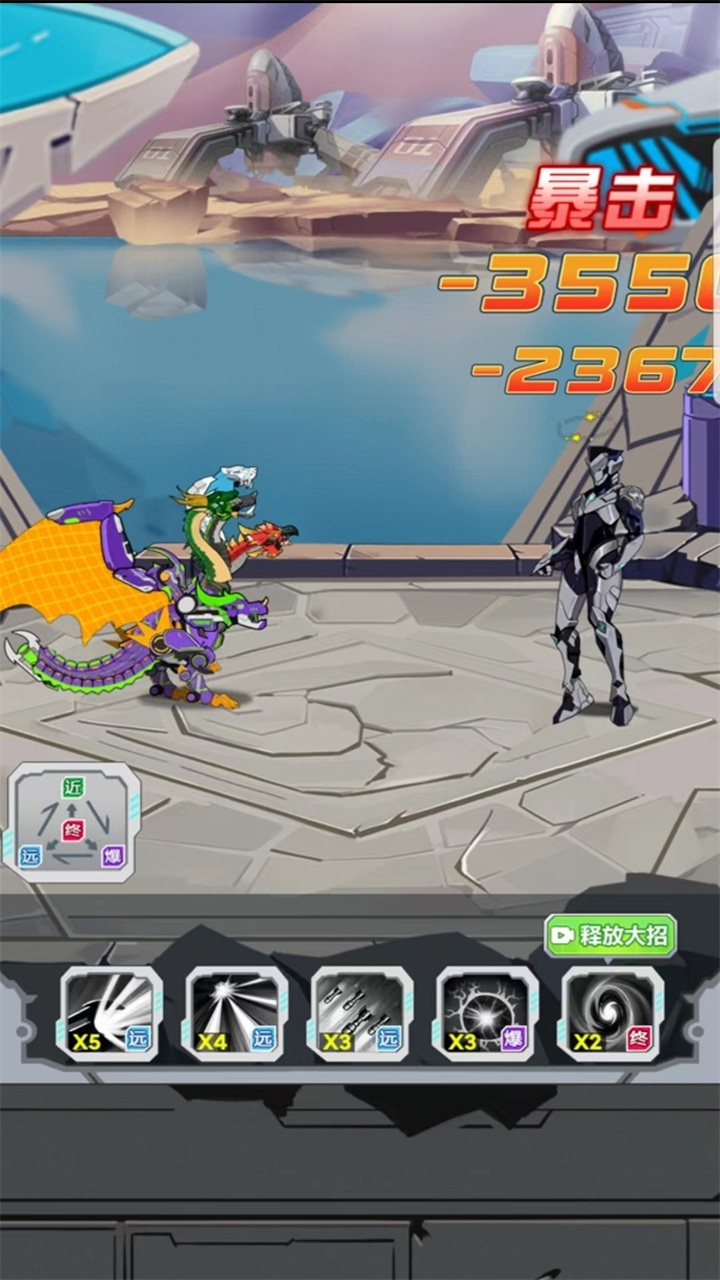Fire the X3 missile barrage skill
The height and width of the screenshot is (1280, 720).
coord(361,1013)
